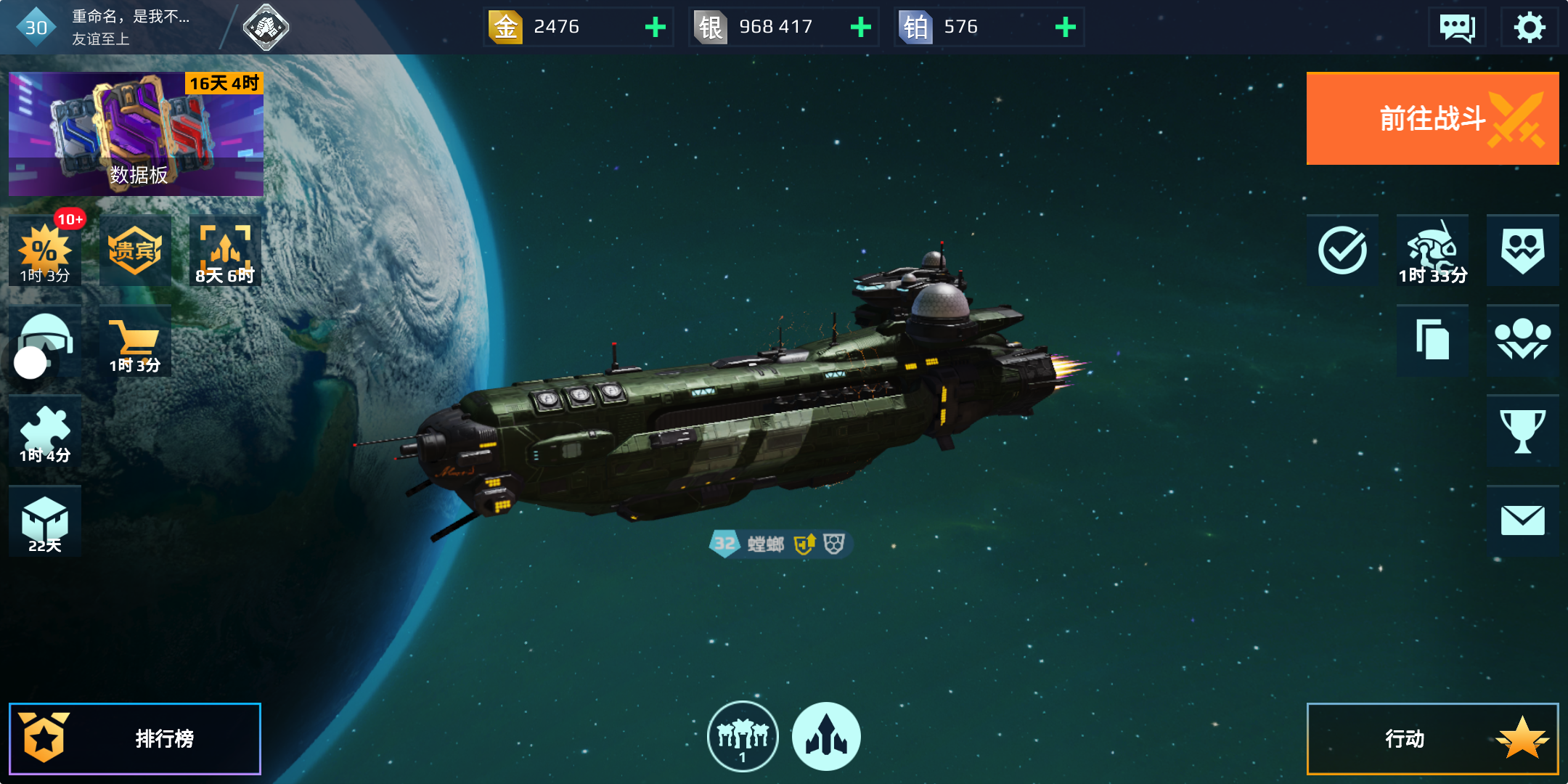Screen dimensions: 1568x784
Task: Start a battle with the orange 前往战斗 button
Action: tap(1432, 119)
